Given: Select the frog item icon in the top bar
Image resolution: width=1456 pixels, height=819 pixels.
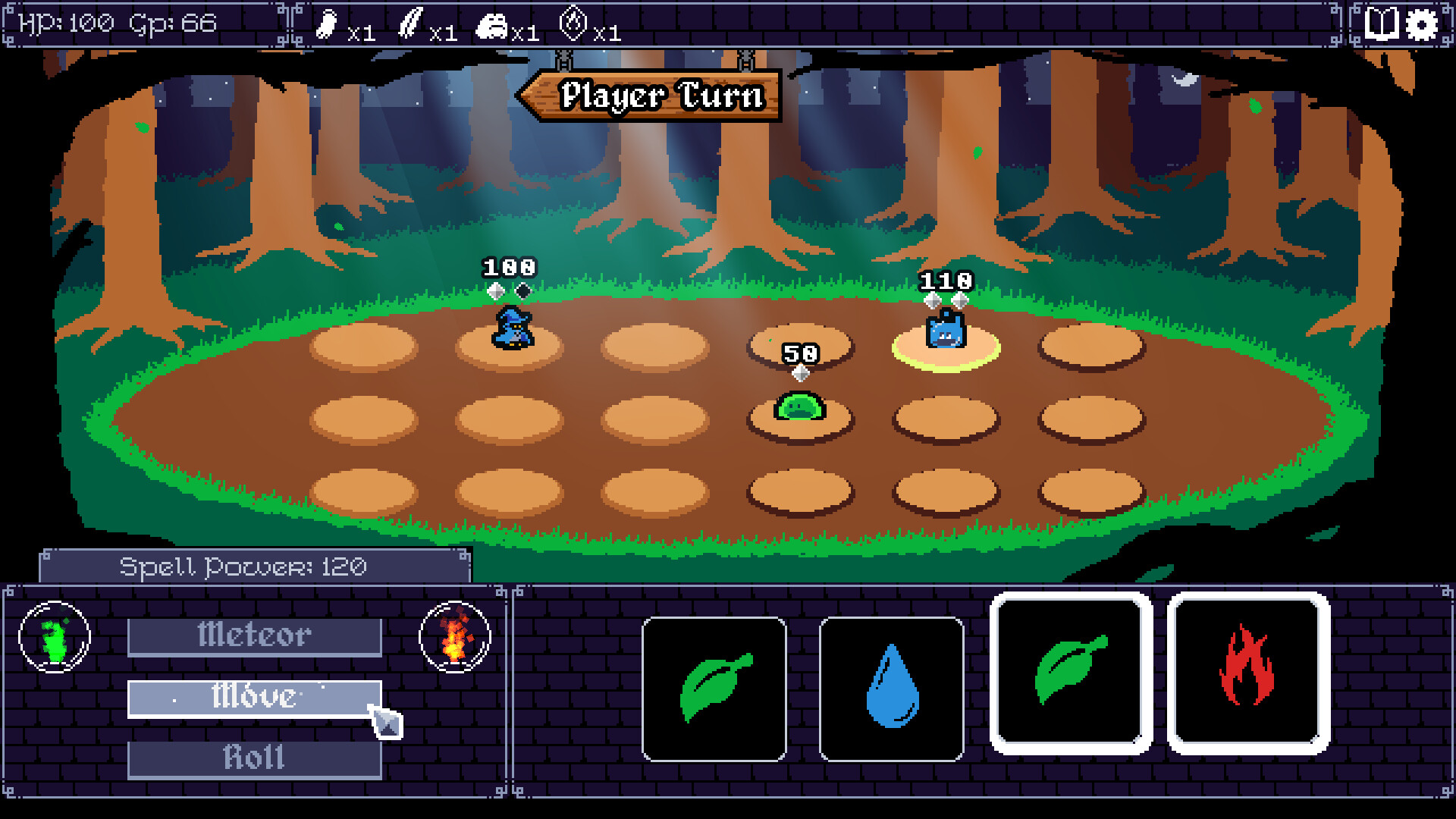Looking at the screenshot, I should click(492, 25).
